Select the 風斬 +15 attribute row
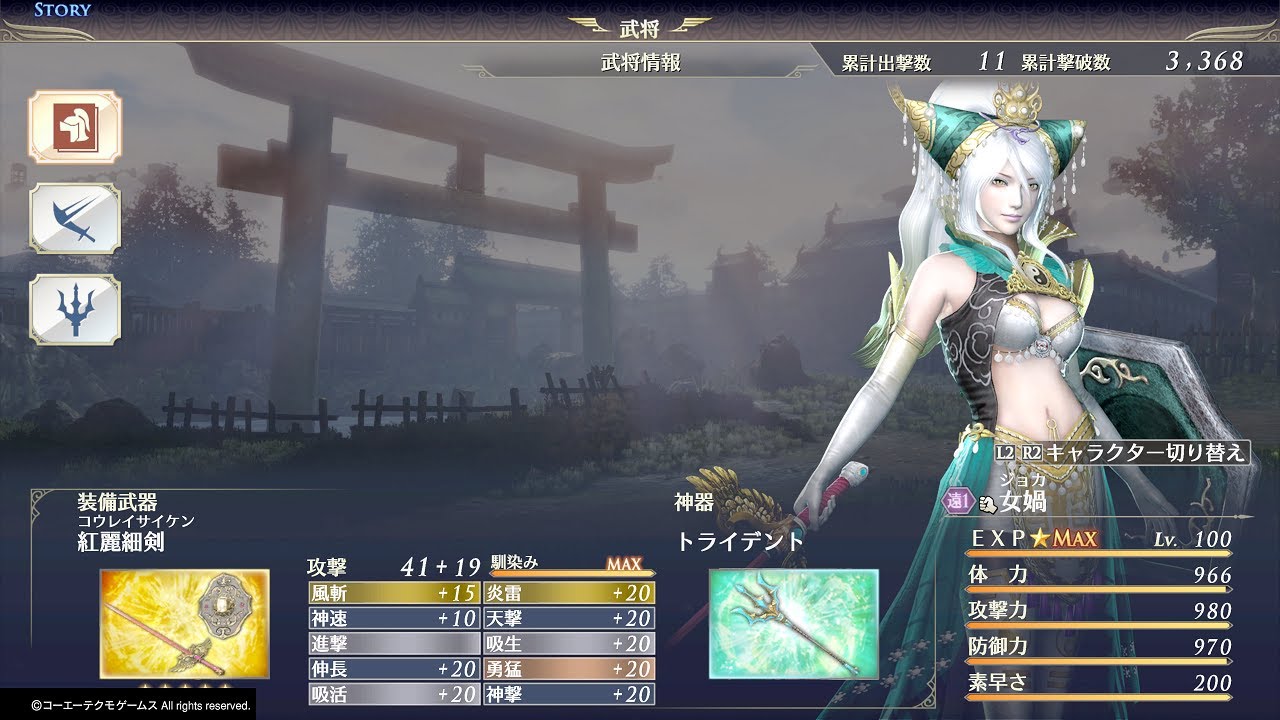The image size is (1280, 720). point(394,593)
